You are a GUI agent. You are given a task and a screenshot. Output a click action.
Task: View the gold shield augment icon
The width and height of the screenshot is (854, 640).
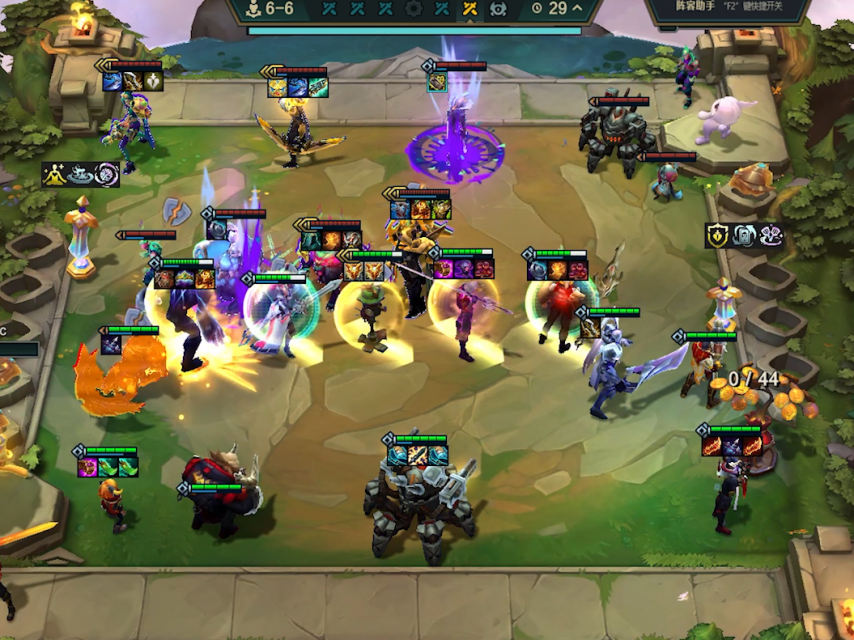point(718,236)
